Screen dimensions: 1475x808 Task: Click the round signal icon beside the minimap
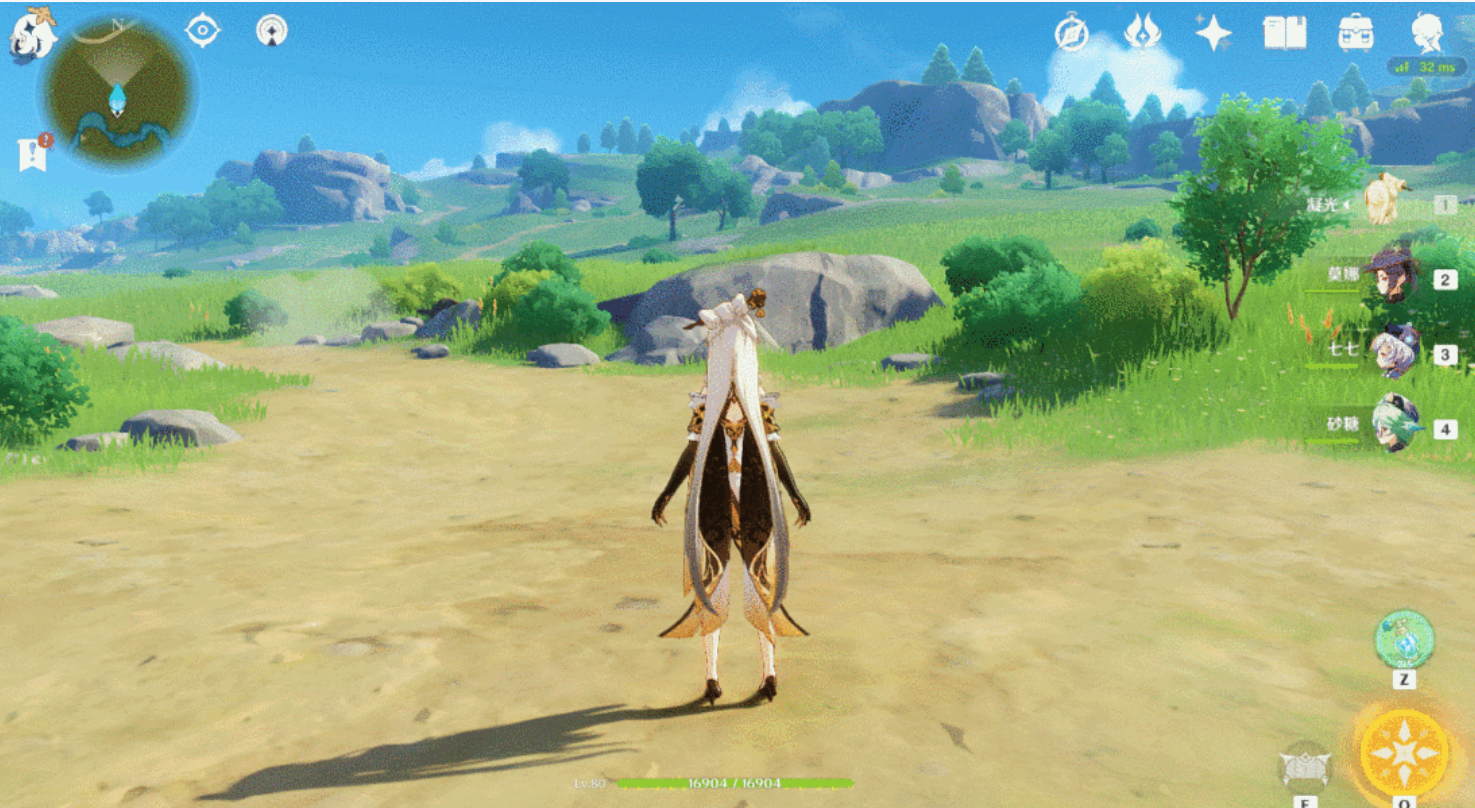point(271,31)
